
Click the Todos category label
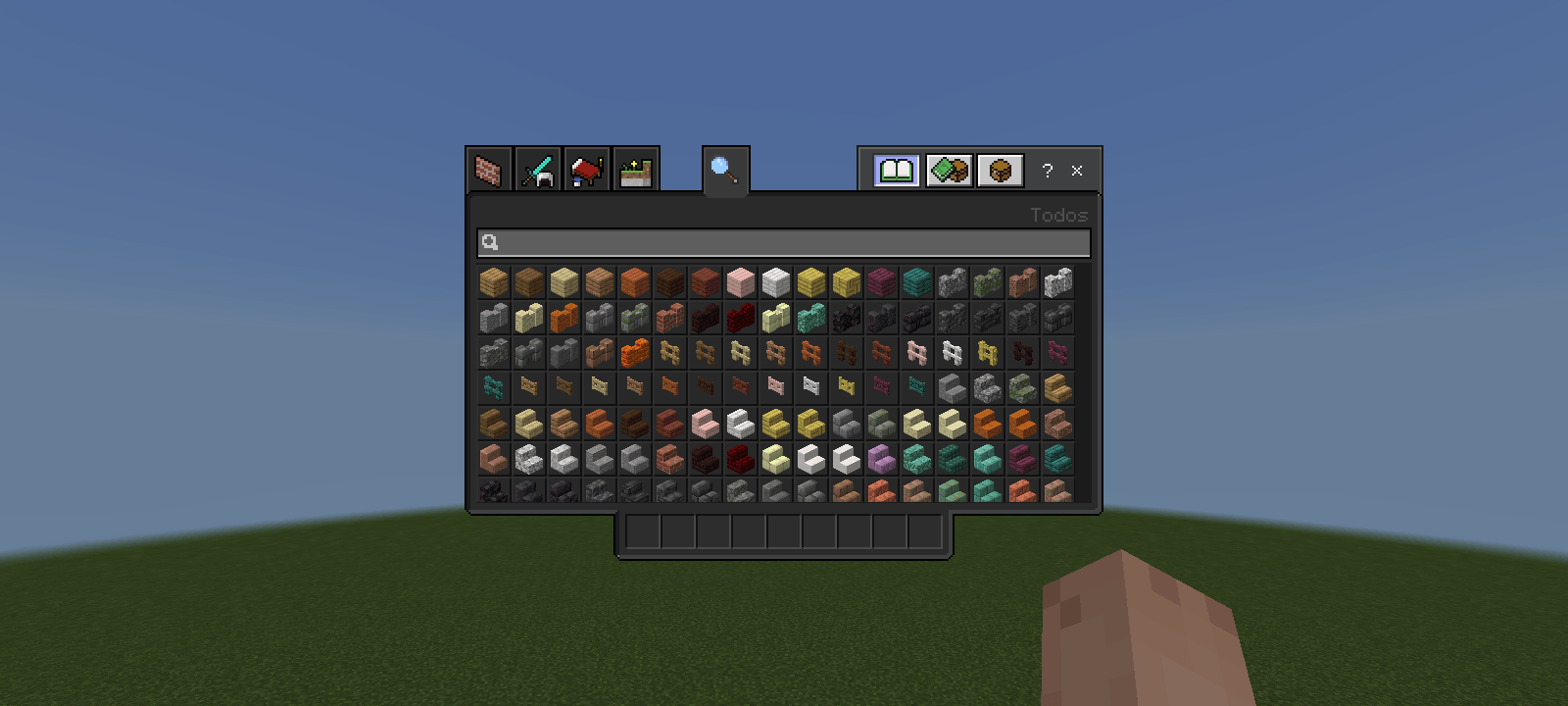point(1057,214)
